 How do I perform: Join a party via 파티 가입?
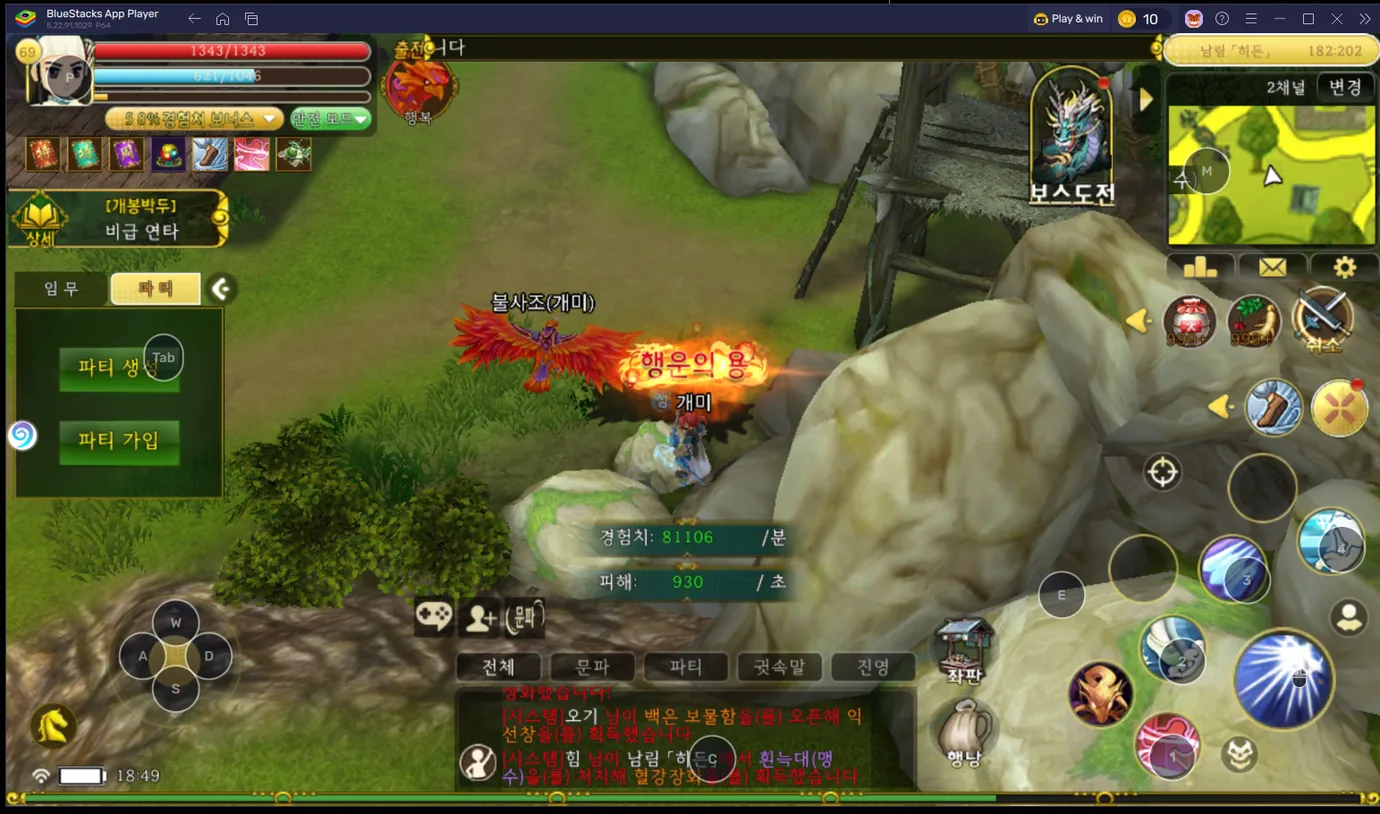pyautogui.click(x=118, y=441)
